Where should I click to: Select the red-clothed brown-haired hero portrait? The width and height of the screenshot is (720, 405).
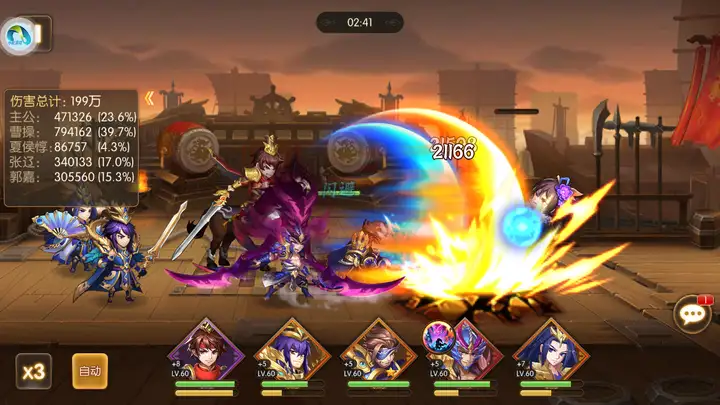(x=206, y=346)
